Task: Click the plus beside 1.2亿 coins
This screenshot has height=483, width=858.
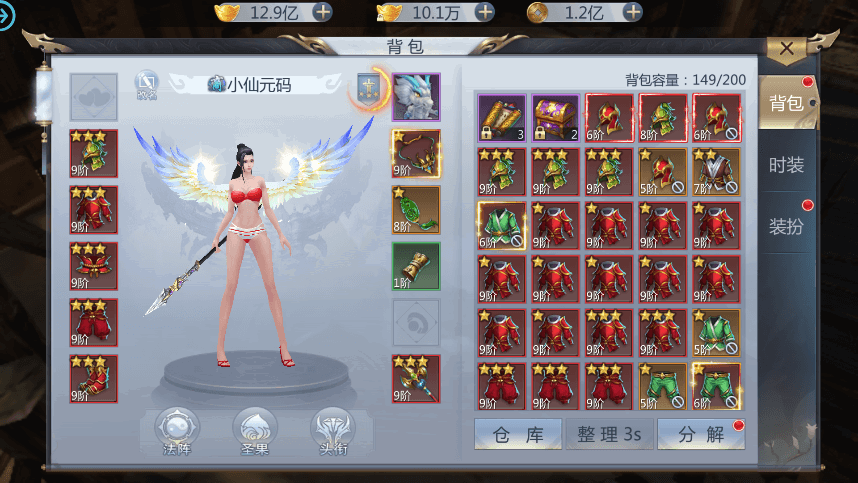Action: tap(632, 12)
